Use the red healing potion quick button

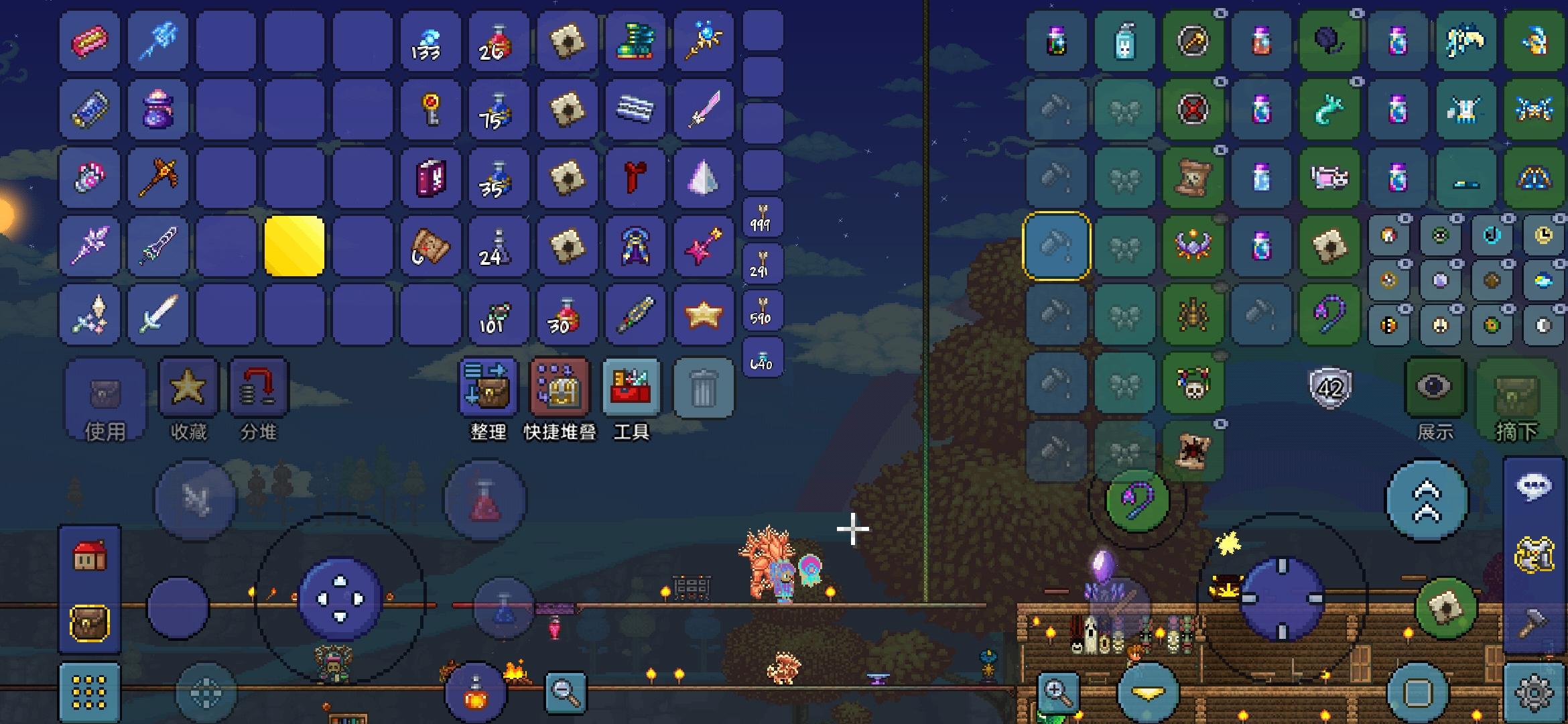click(x=485, y=500)
